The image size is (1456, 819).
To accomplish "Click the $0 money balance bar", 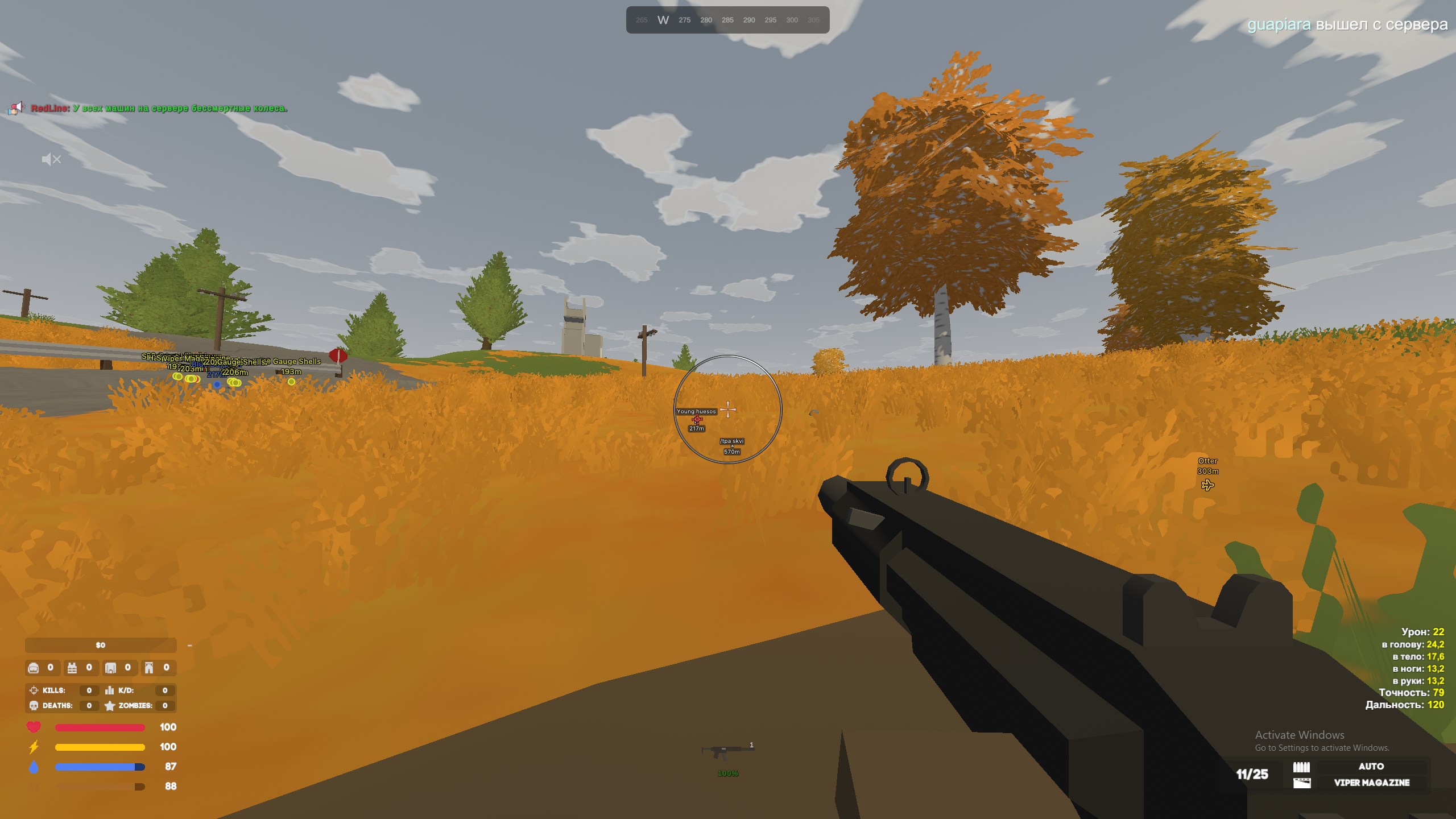I will click(100, 644).
